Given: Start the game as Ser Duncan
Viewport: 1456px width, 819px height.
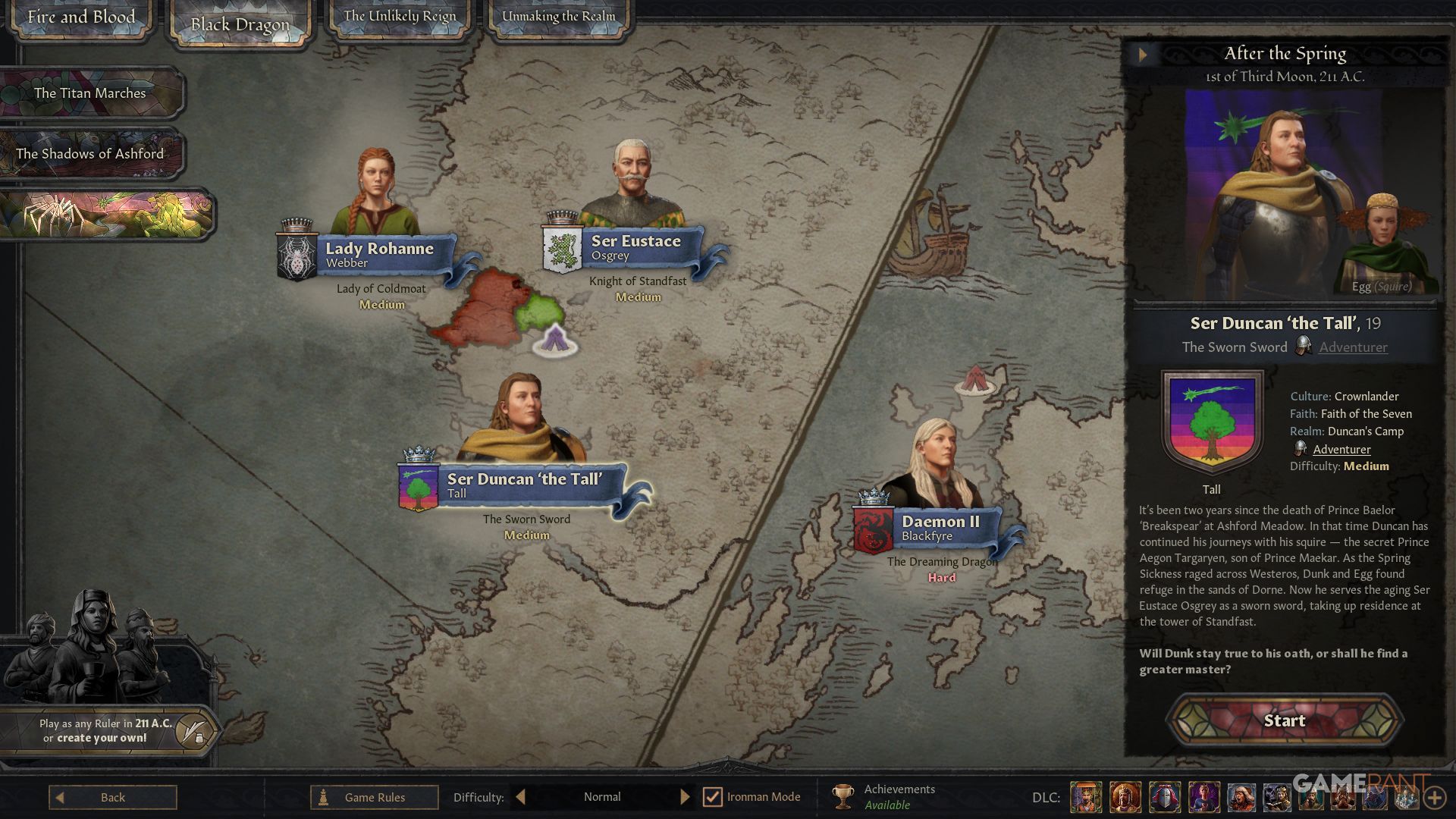Looking at the screenshot, I should (1284, 720).
